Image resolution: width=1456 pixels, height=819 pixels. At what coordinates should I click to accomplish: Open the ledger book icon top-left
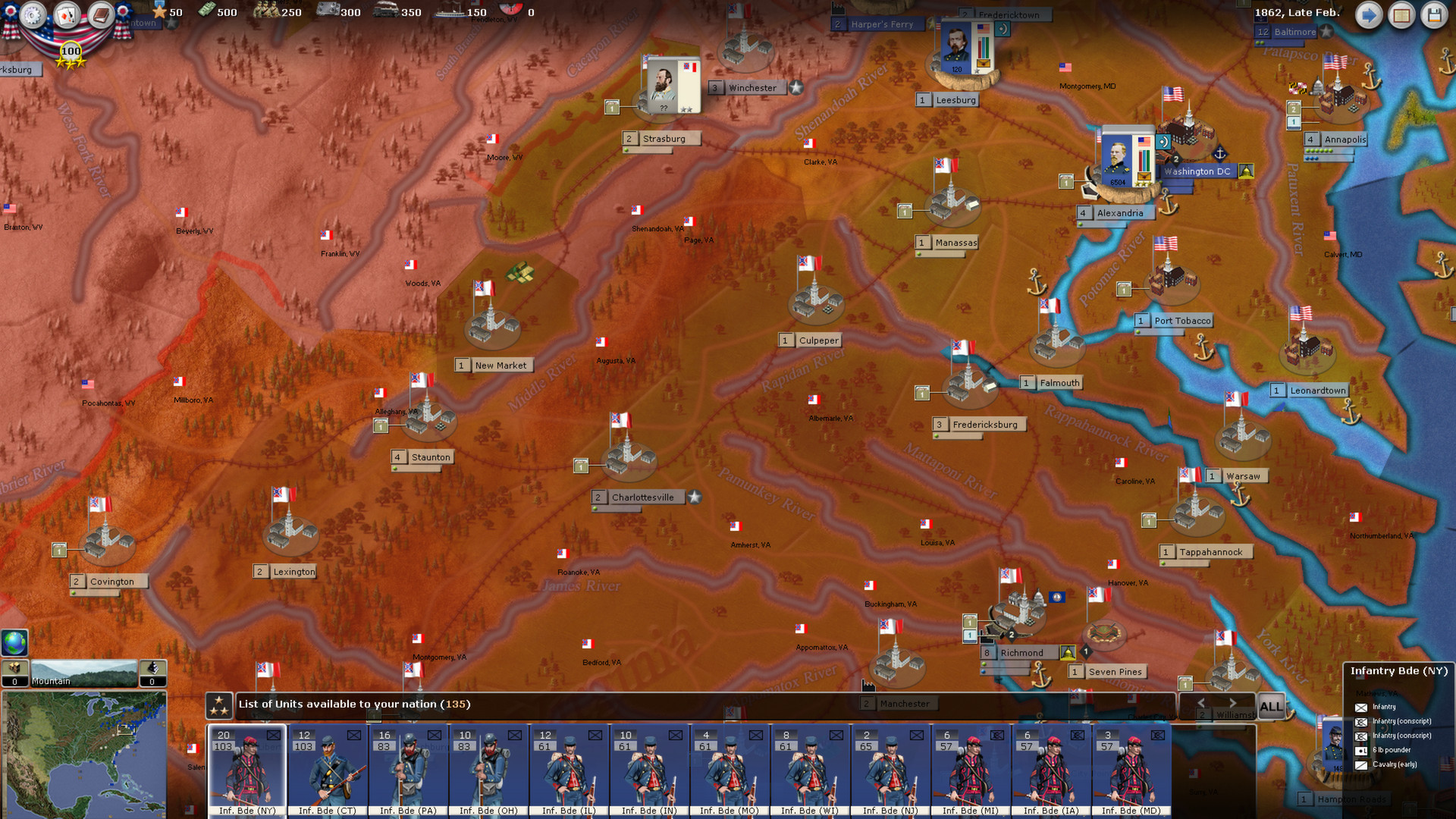102,15
